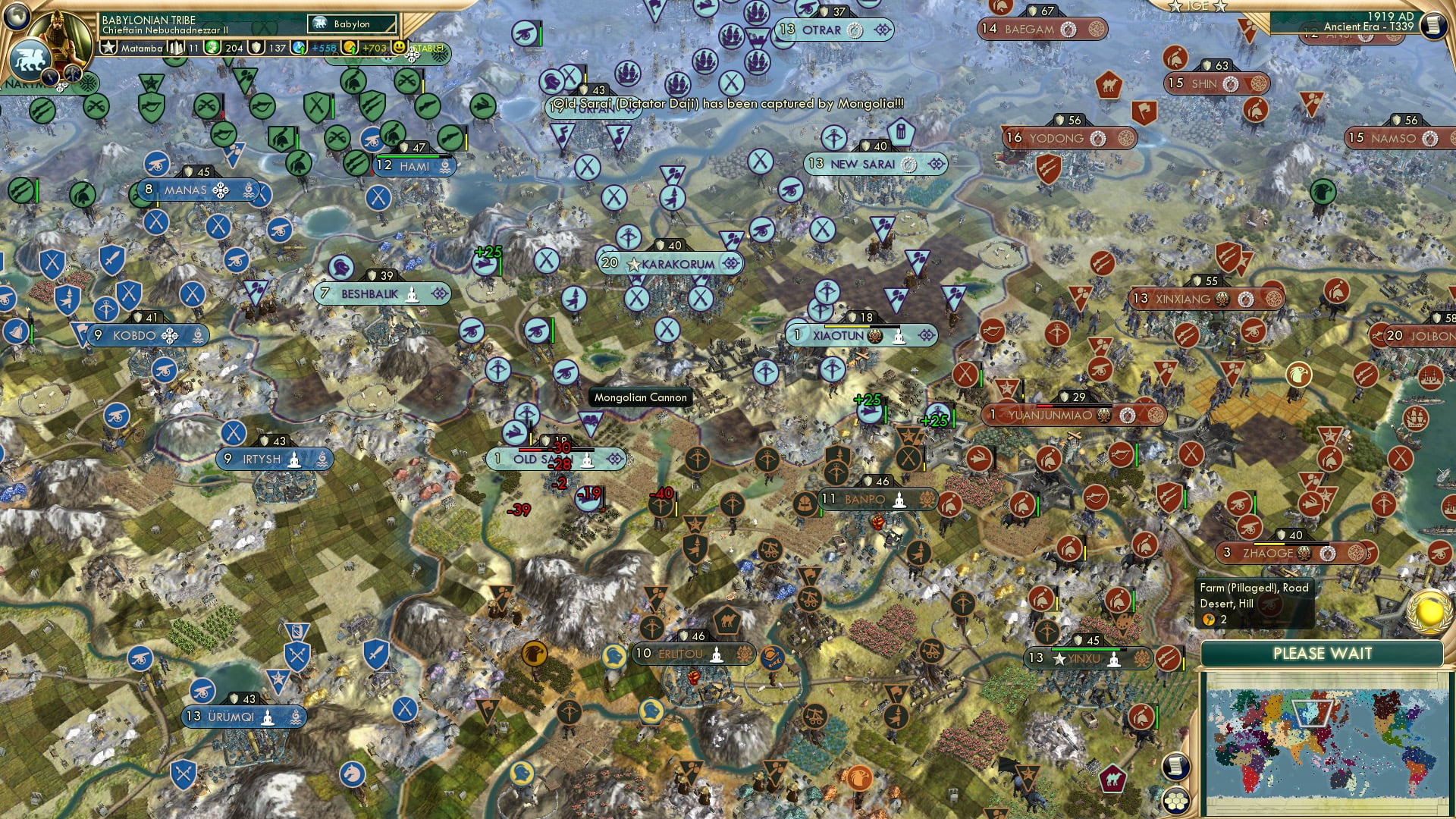The height and width of the screenshot is (819, 1456).
Task: Expand the Kobdo city banner
Action: click(x=170, y=335)
